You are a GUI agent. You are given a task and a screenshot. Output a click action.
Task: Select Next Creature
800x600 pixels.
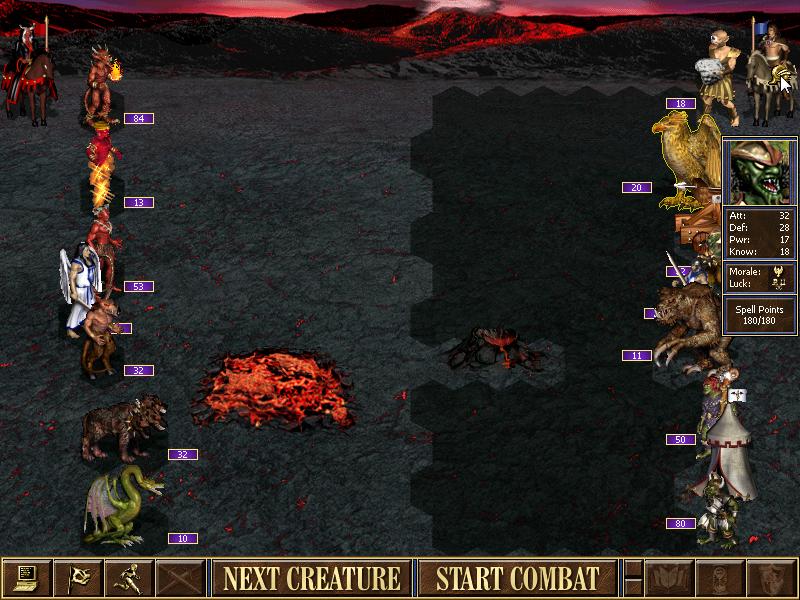coord(311,578)
